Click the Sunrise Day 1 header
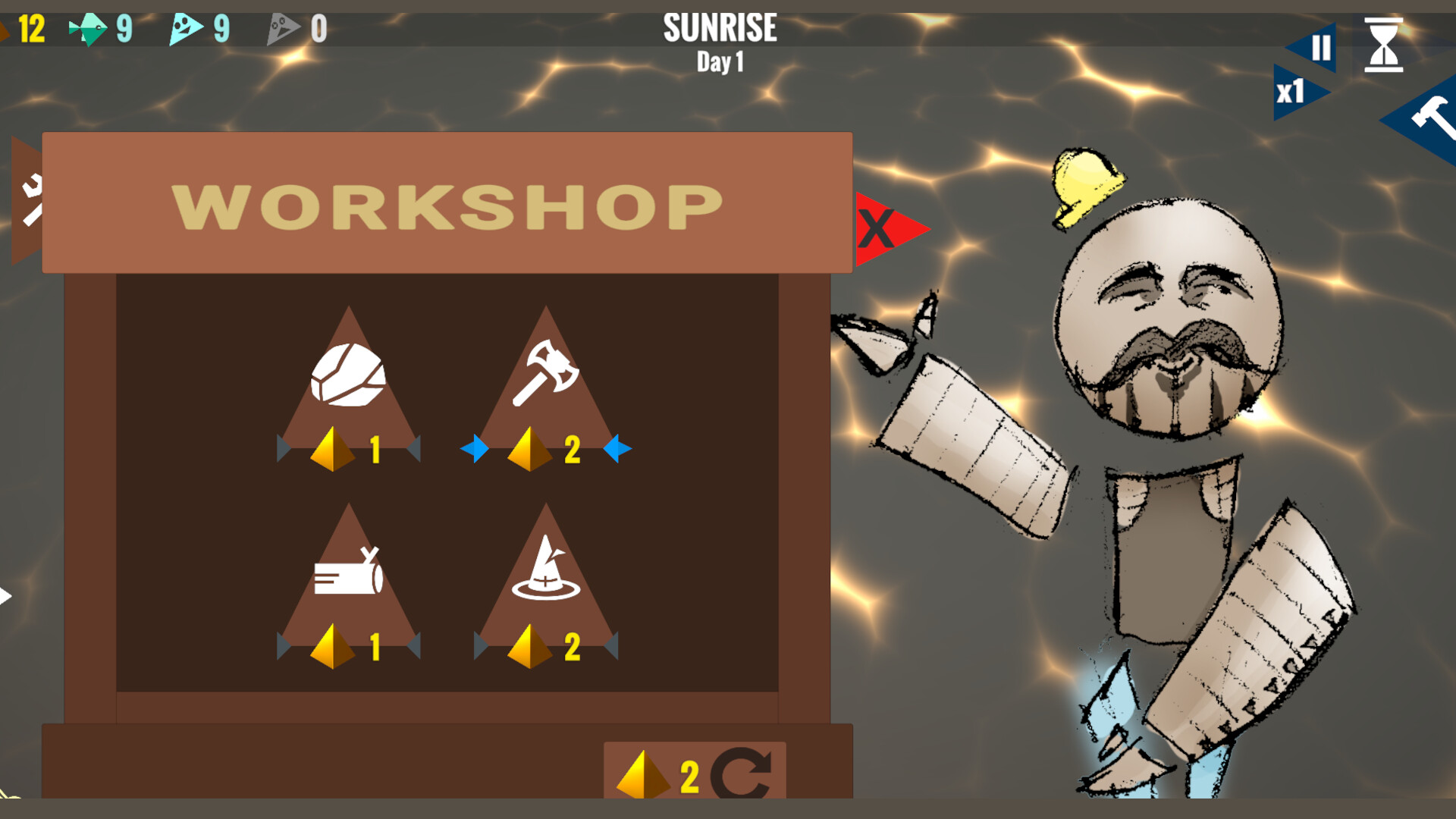 pos(719,42)
